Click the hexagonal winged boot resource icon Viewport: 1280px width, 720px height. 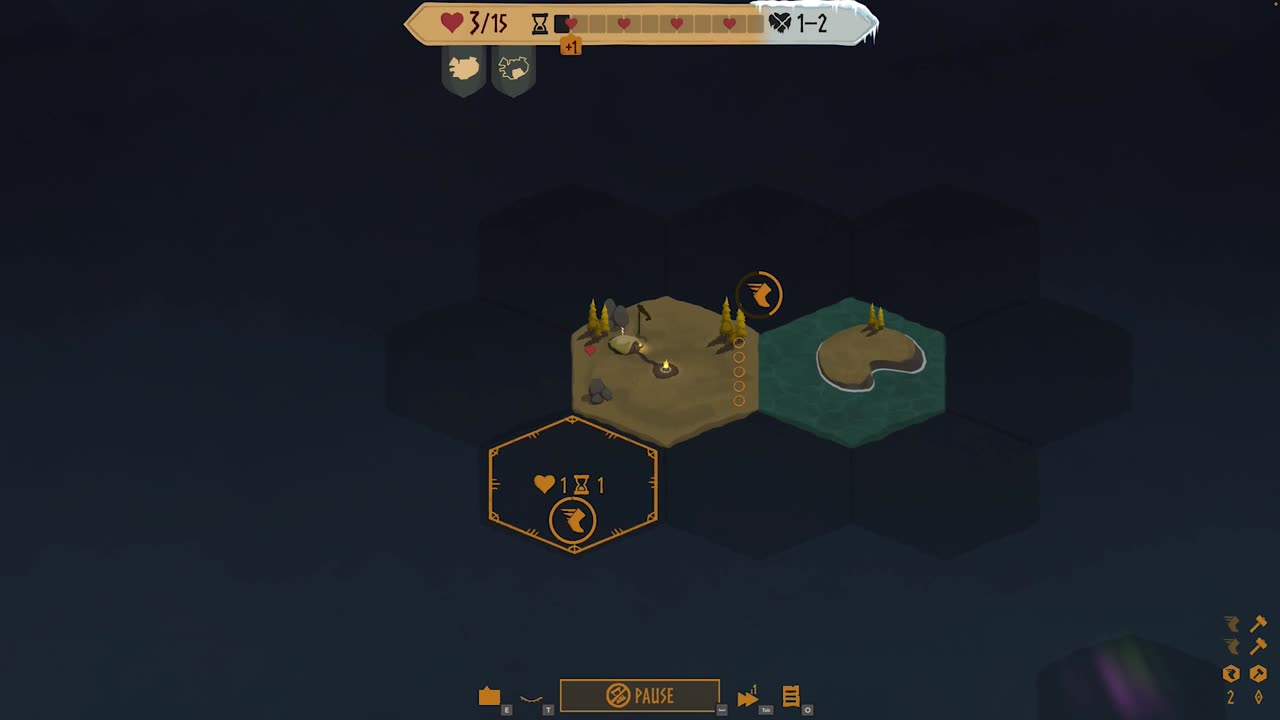pos(1231,674)
